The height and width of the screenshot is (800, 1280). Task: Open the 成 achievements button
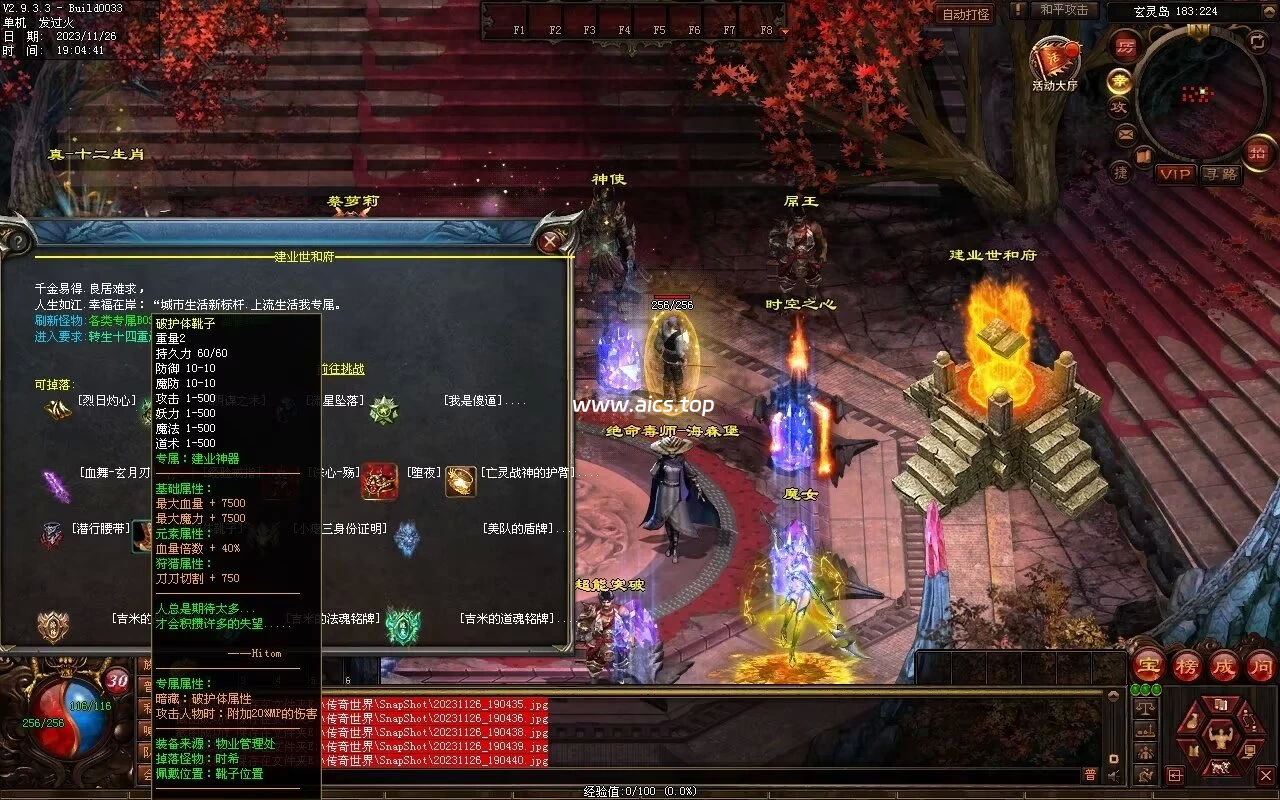tap(1224, 665)
